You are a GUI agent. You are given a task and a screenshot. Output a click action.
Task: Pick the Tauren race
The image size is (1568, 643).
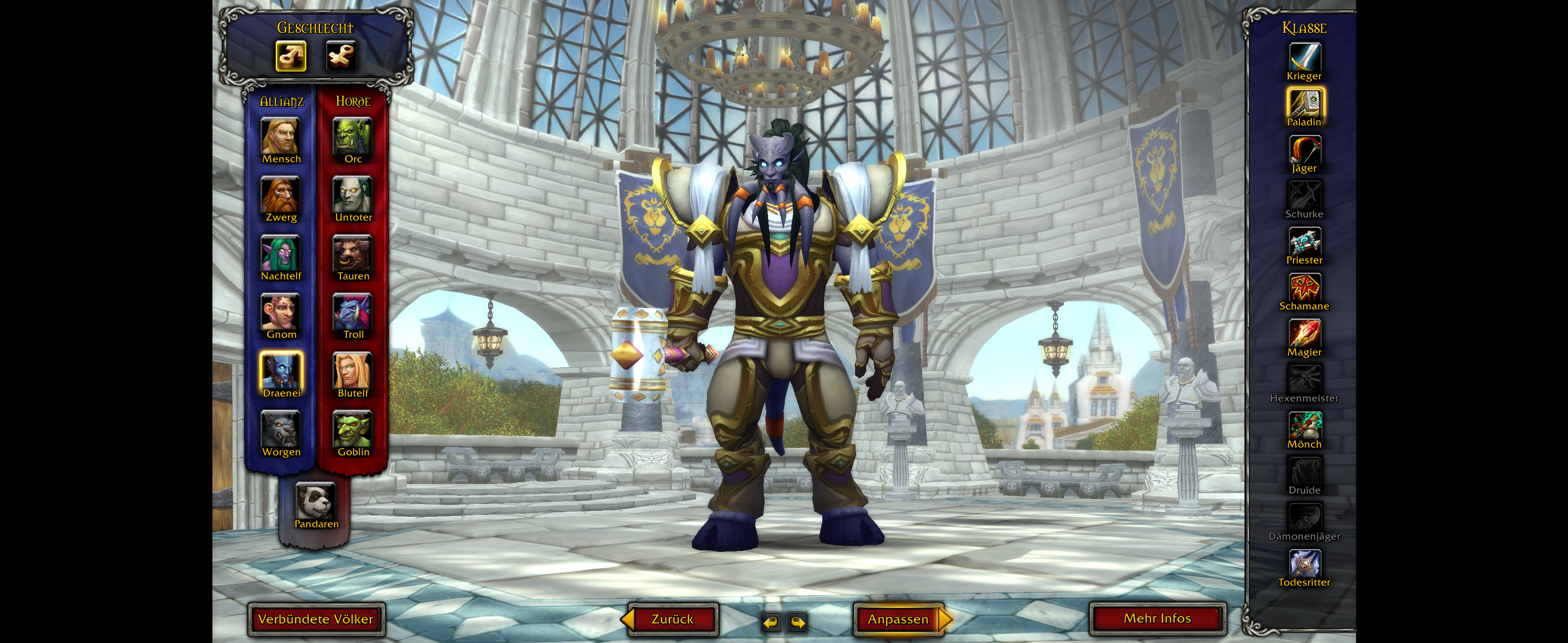point(352,253)
